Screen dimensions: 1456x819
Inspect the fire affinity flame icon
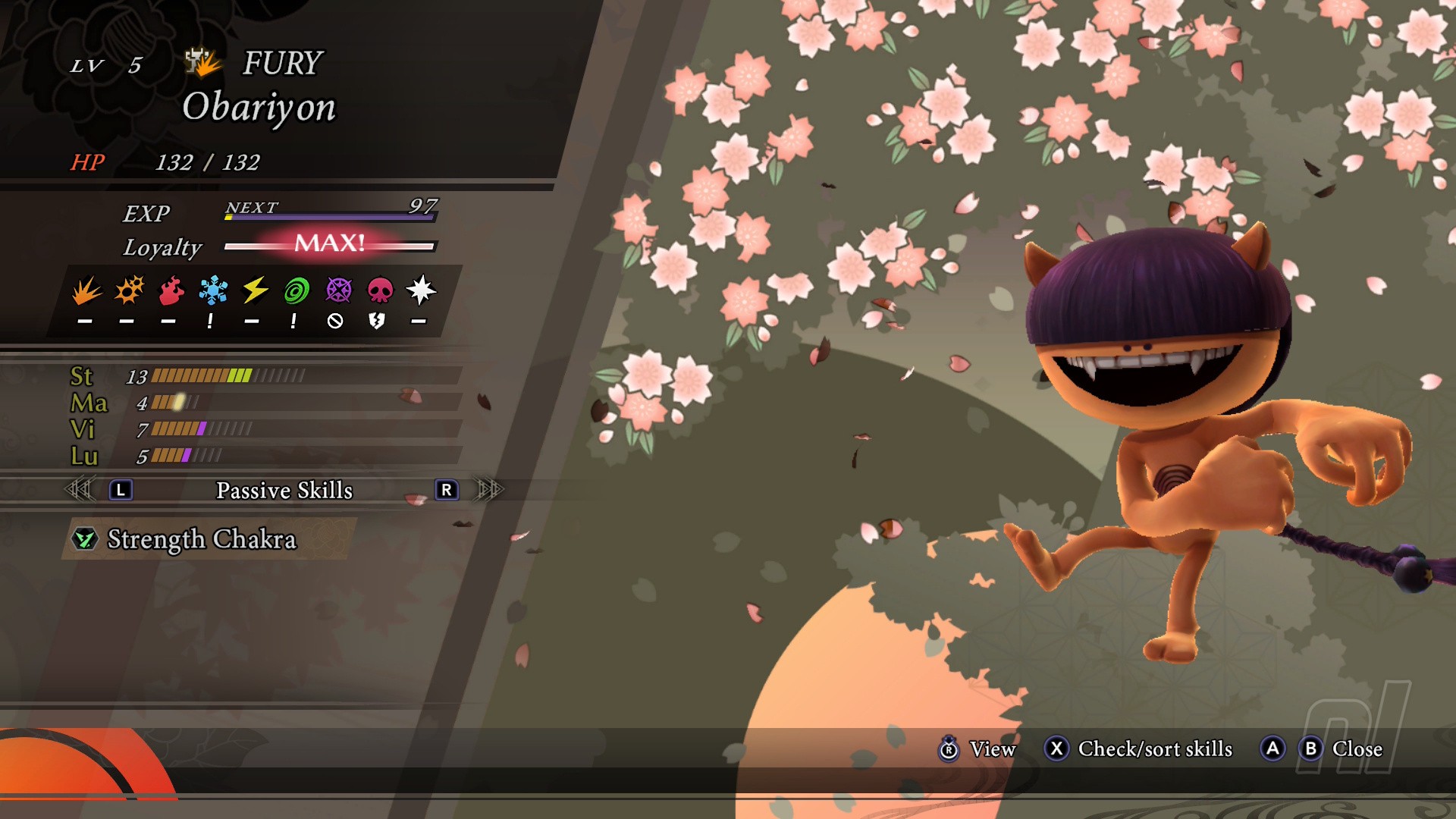pyautogui.click(x=171, y=290)
